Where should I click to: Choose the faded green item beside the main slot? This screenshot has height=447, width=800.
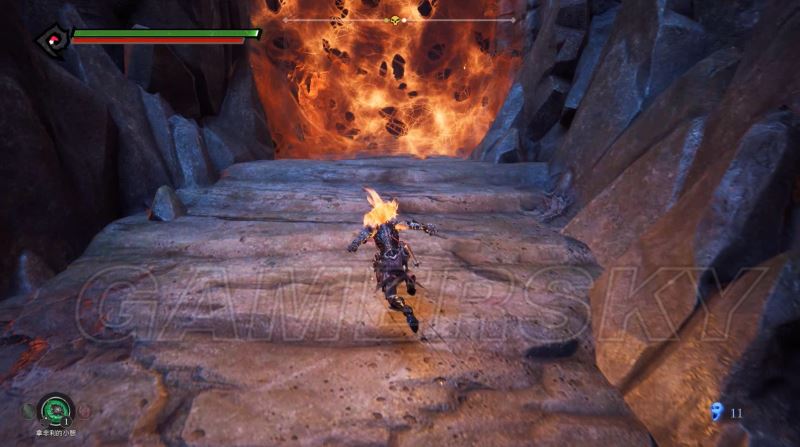pyautogui.click(x=26, y=410)
